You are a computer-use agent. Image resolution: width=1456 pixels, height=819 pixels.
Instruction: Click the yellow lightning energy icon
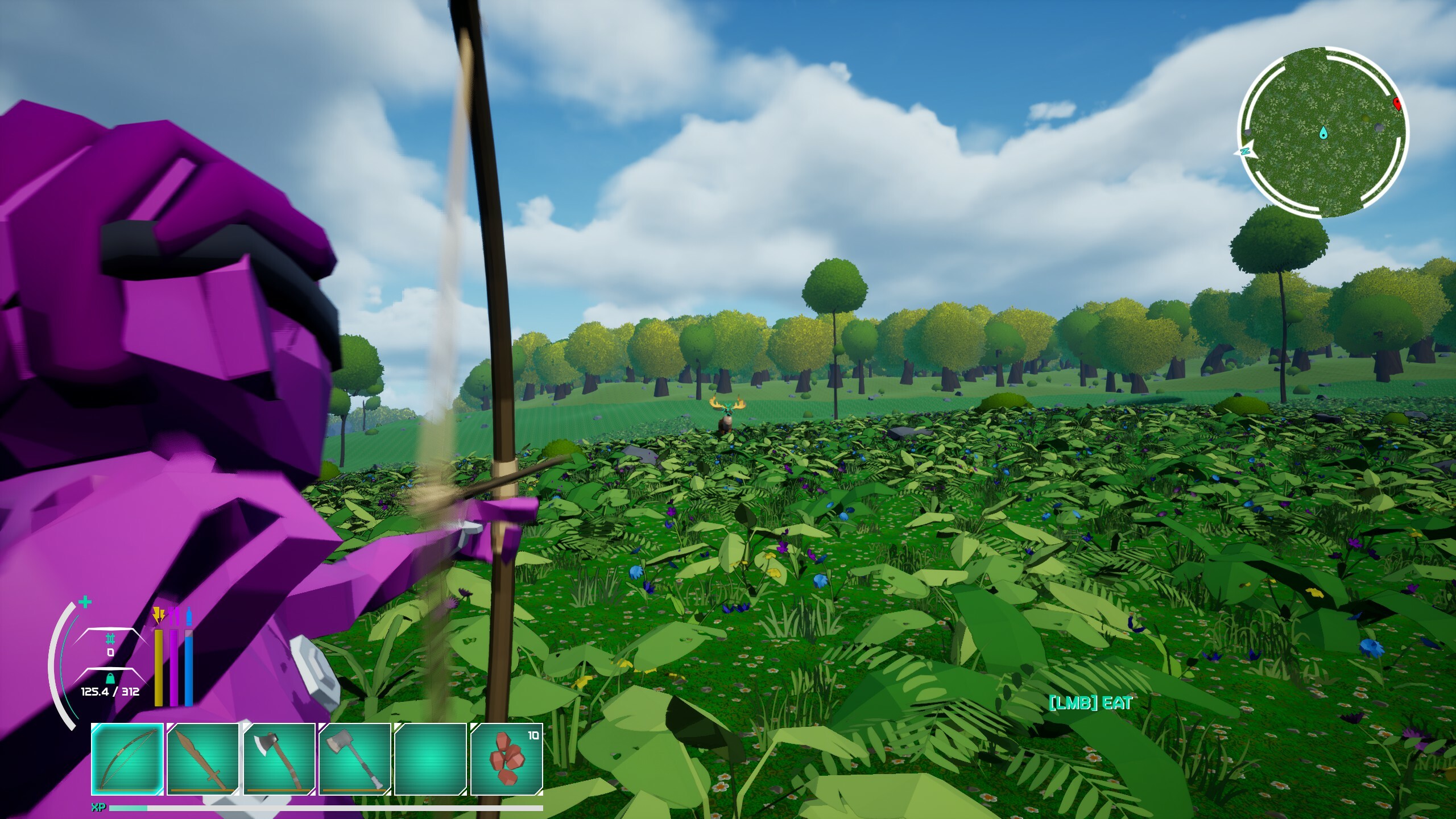click(159, 615)
